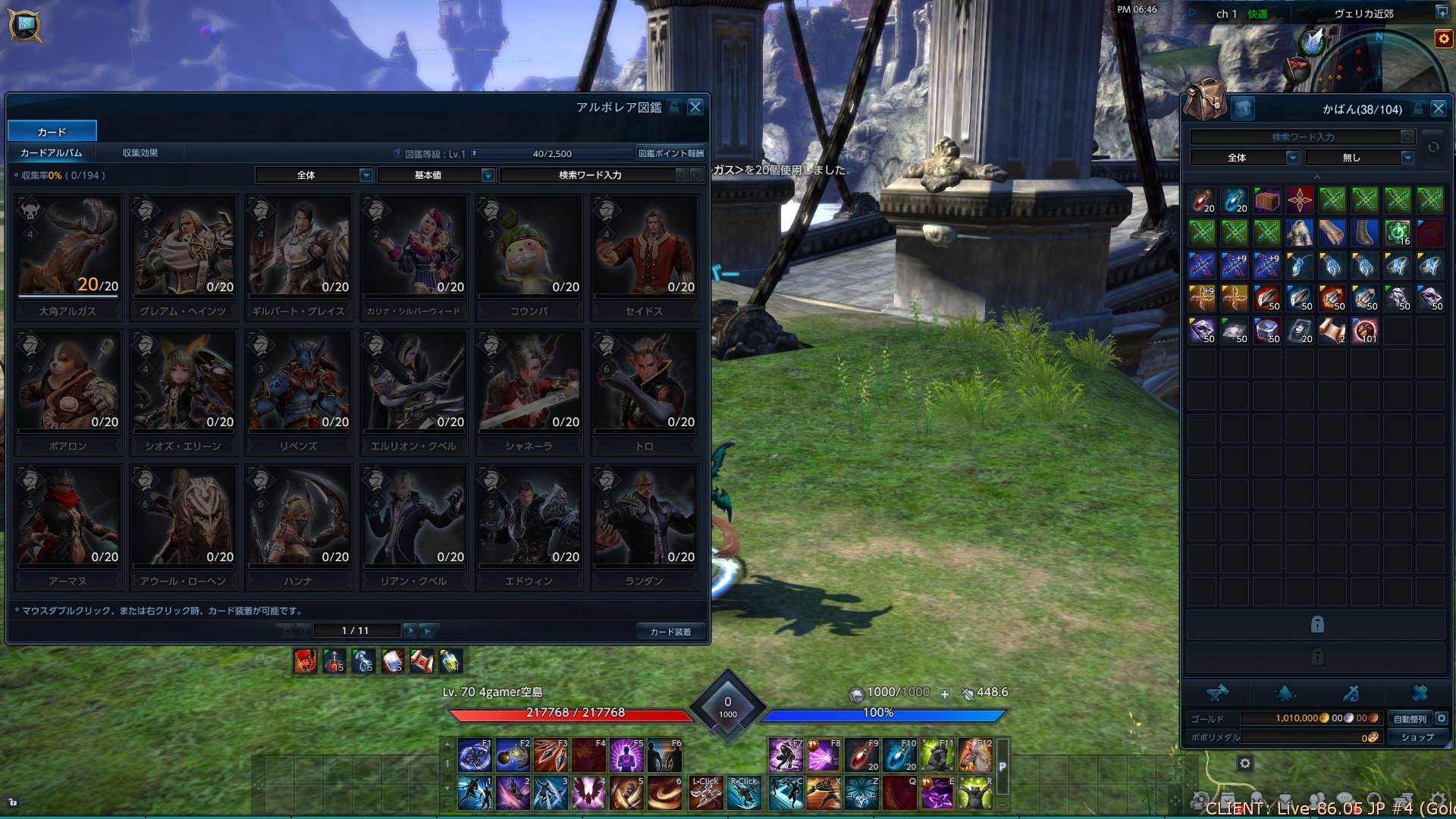Image resolution: width=1456 pixels, height=819 pixels.
Task: Open the 基本値 sort dropdown
Action: pyautogui.click(x=436, y=175)
